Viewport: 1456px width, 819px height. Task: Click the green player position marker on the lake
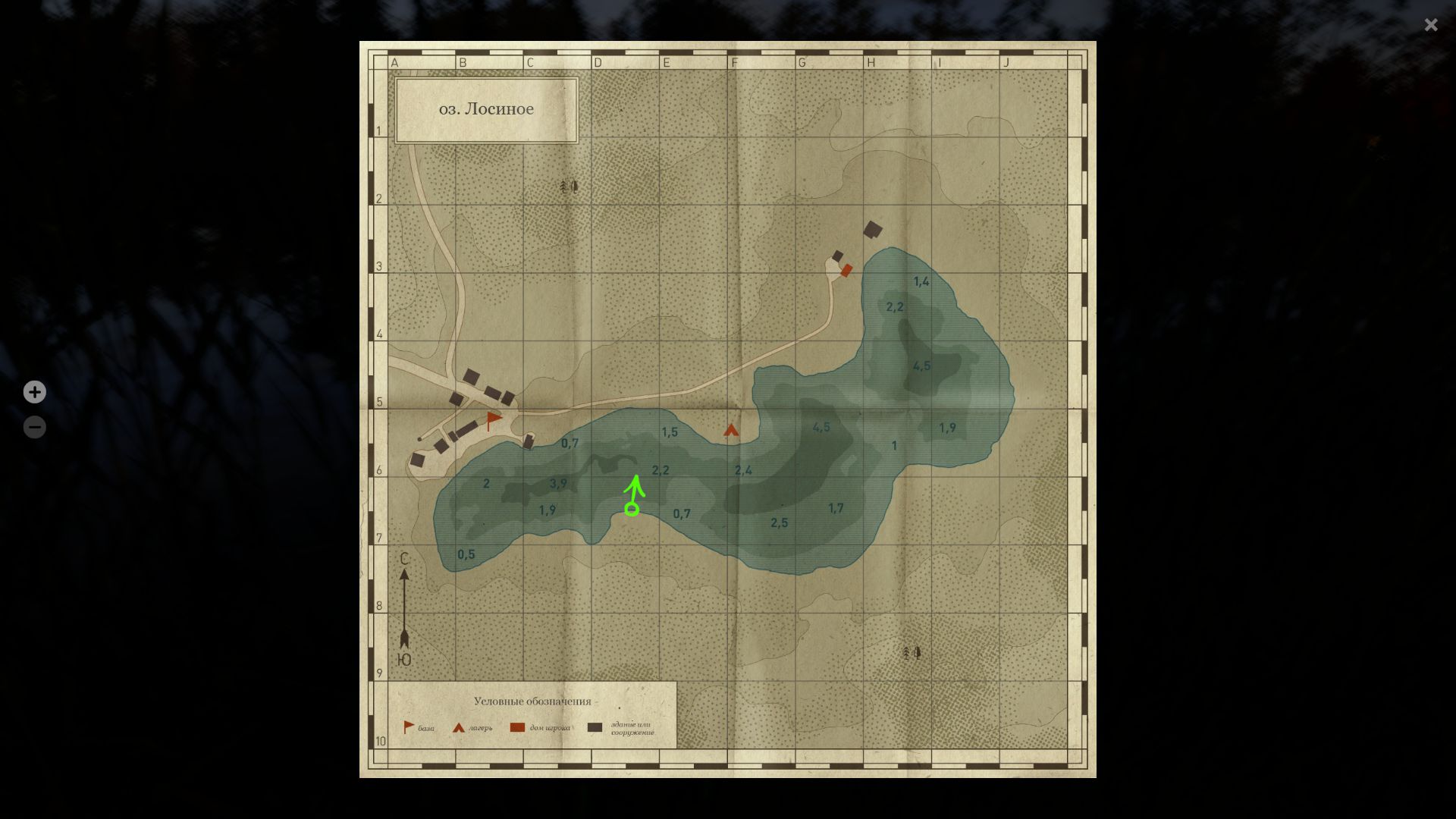pyautogui.click(x=632, y=510)
